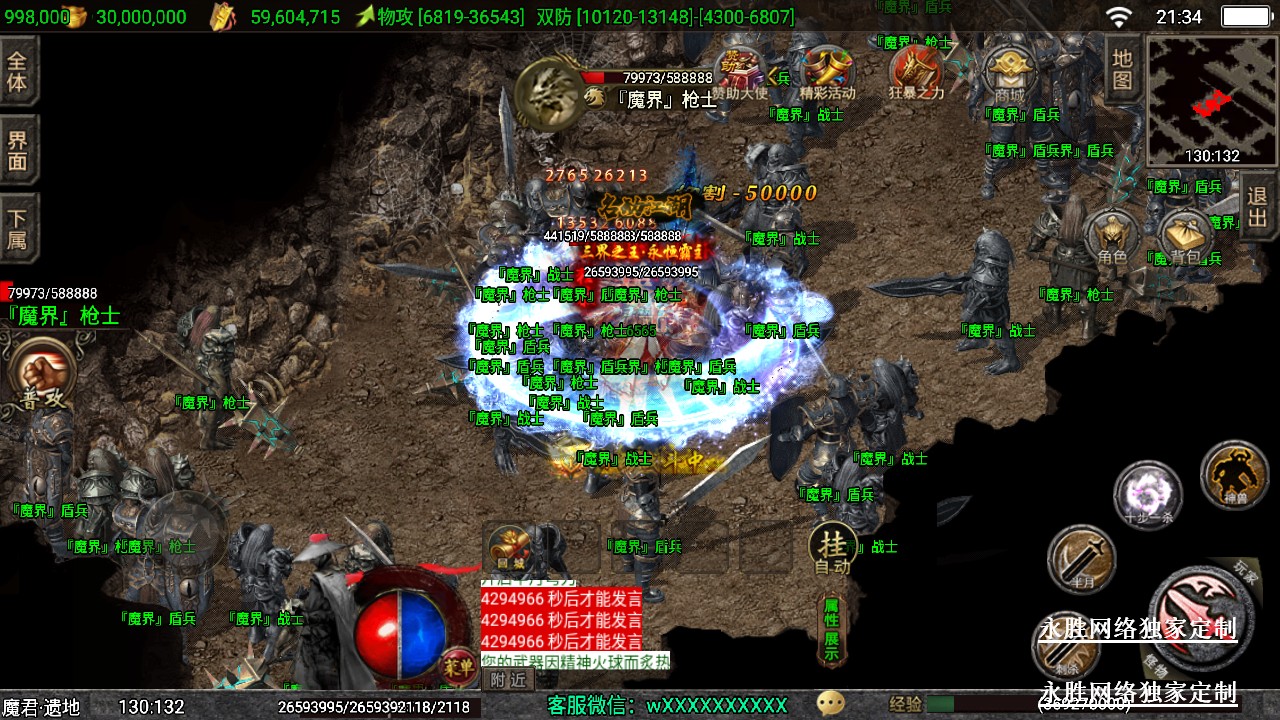Image resolution: width=1280 pixels, height=720 pixels.
Task: Toggle 挂 自动 auto-battle
Action: (833, 550)
